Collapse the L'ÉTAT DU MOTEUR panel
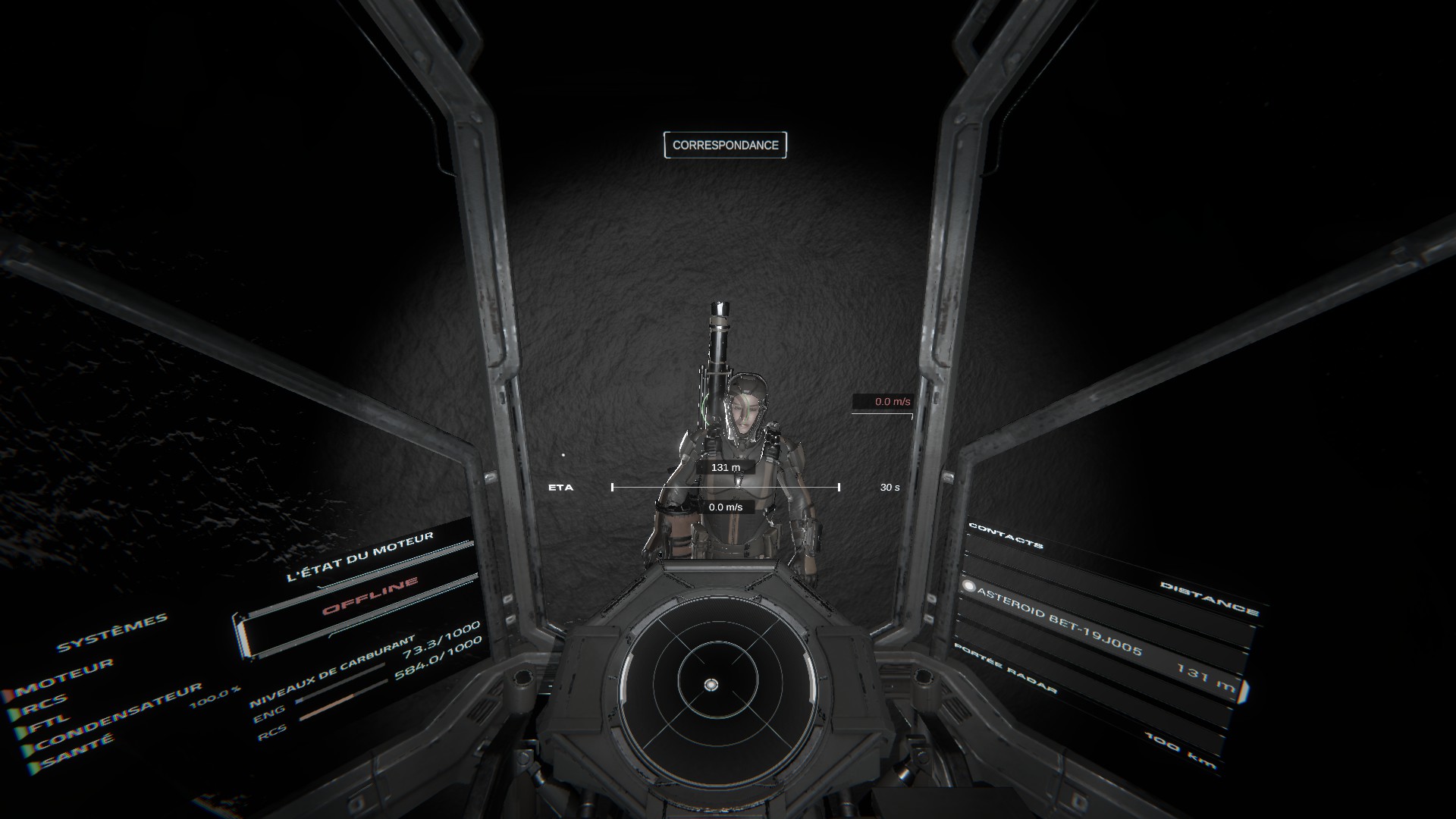The height and width of the screenshot is (819, 1456). click(362, 555)
